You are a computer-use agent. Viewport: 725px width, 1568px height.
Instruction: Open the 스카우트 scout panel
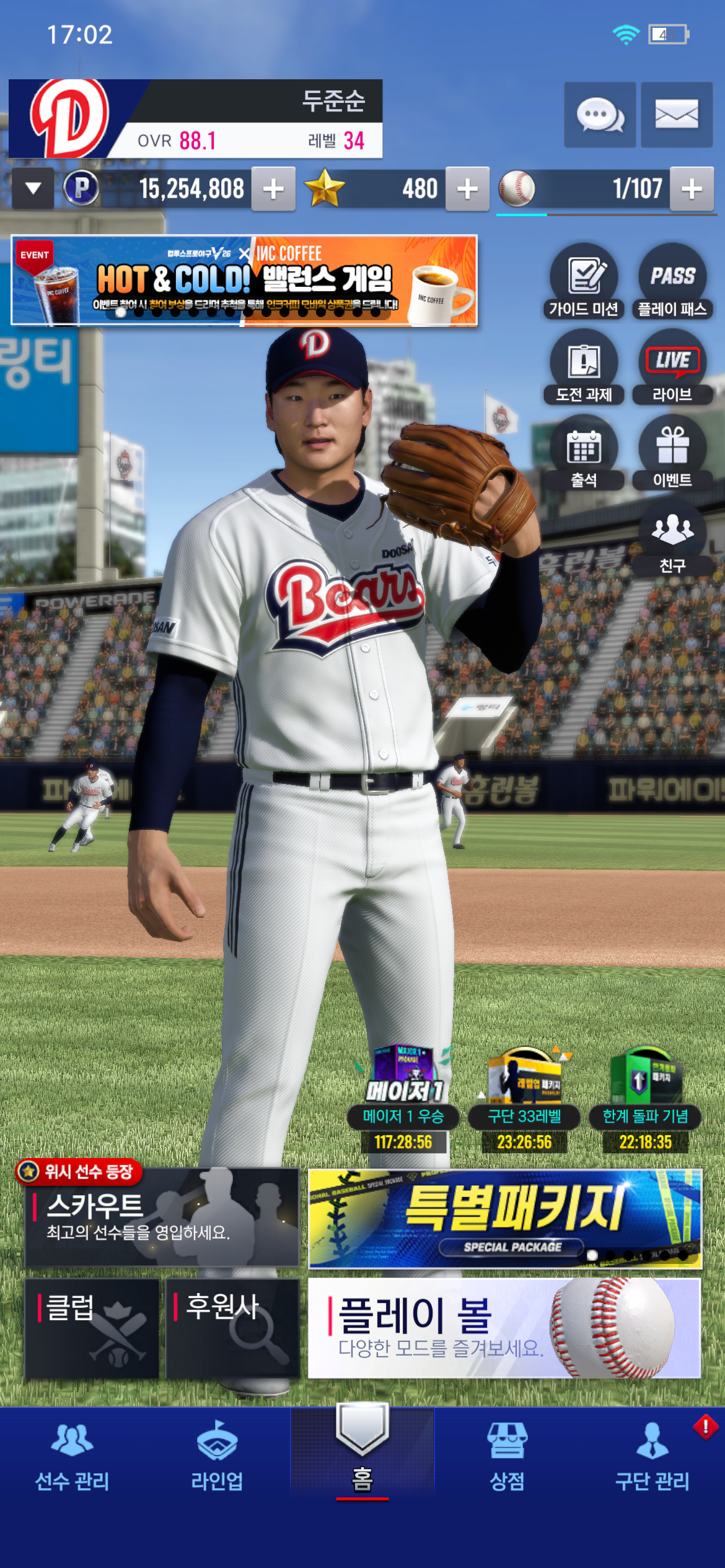[162, 1217]
